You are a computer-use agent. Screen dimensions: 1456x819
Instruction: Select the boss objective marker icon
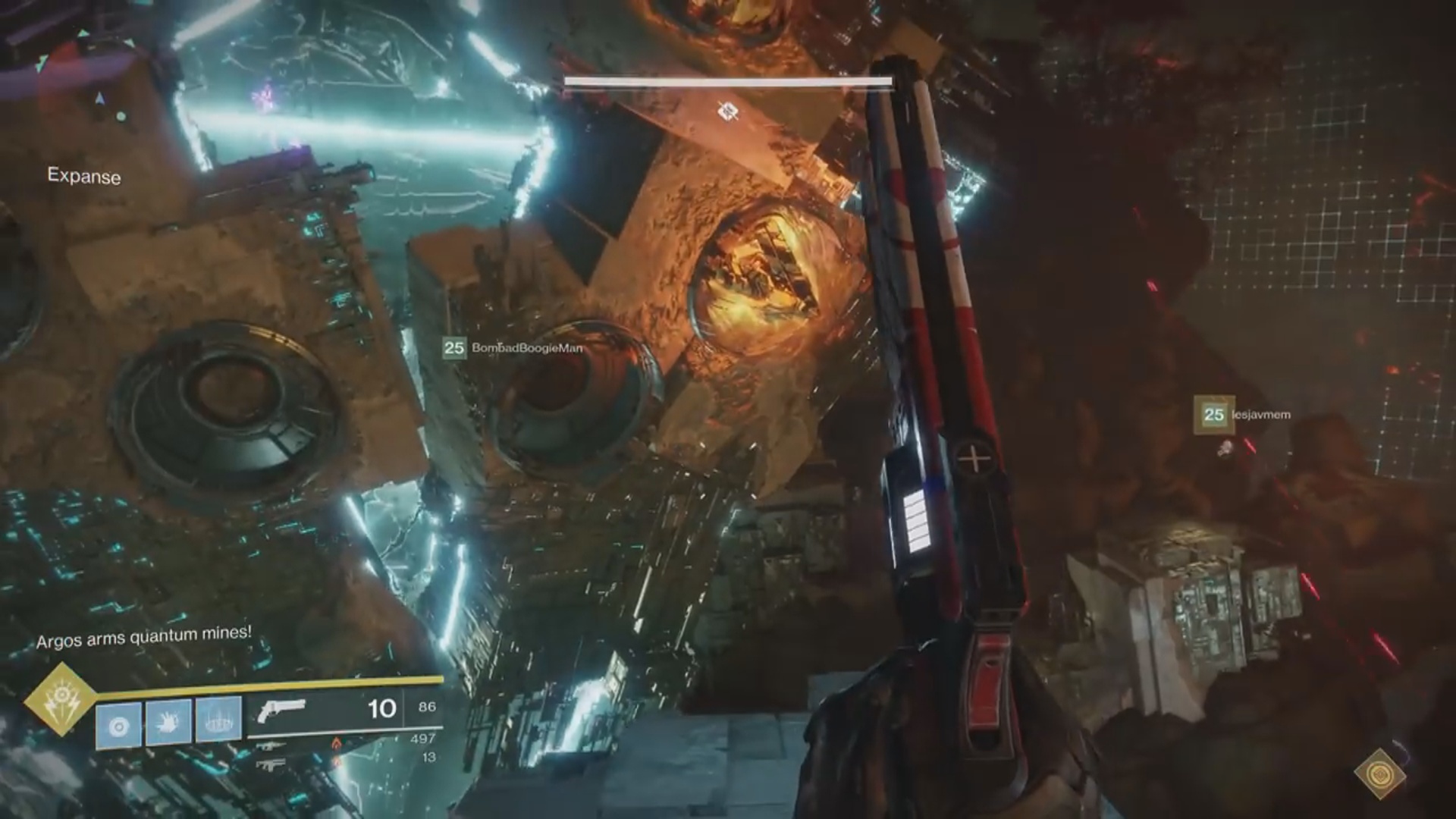728,112
